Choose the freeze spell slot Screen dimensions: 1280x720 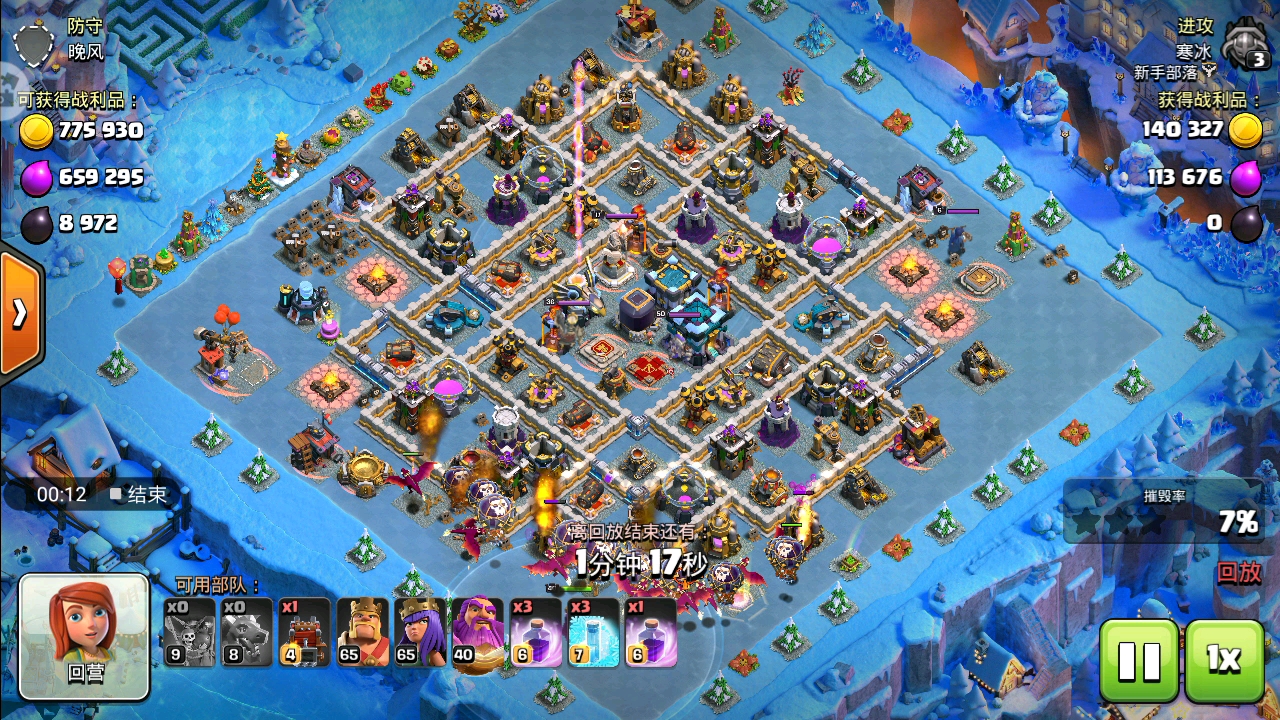click(x=593, y=633)
